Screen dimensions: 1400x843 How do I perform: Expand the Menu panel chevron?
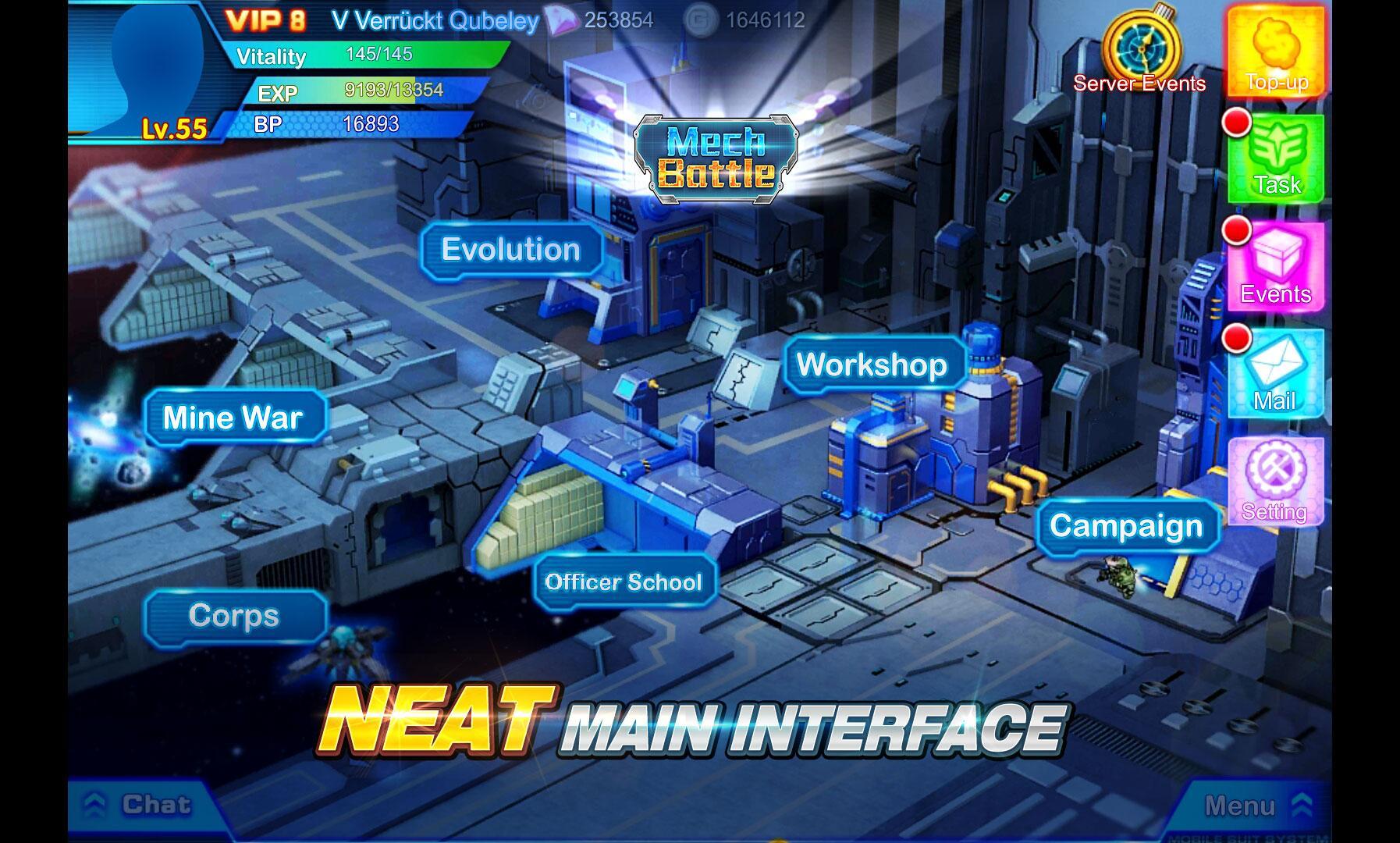click(x=1300, y=806)
